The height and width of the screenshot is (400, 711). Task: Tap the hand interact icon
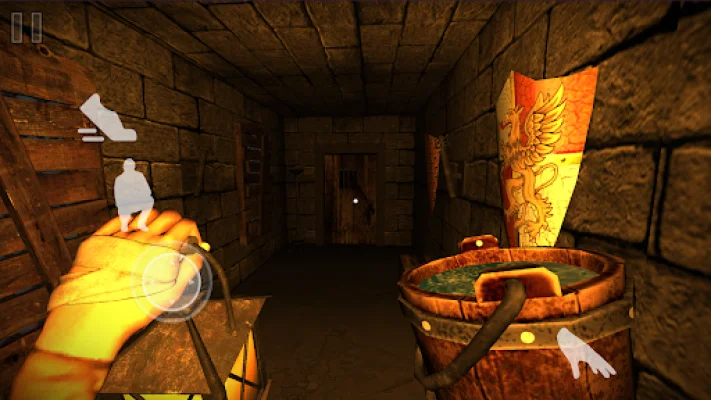(x=586, y=355)
